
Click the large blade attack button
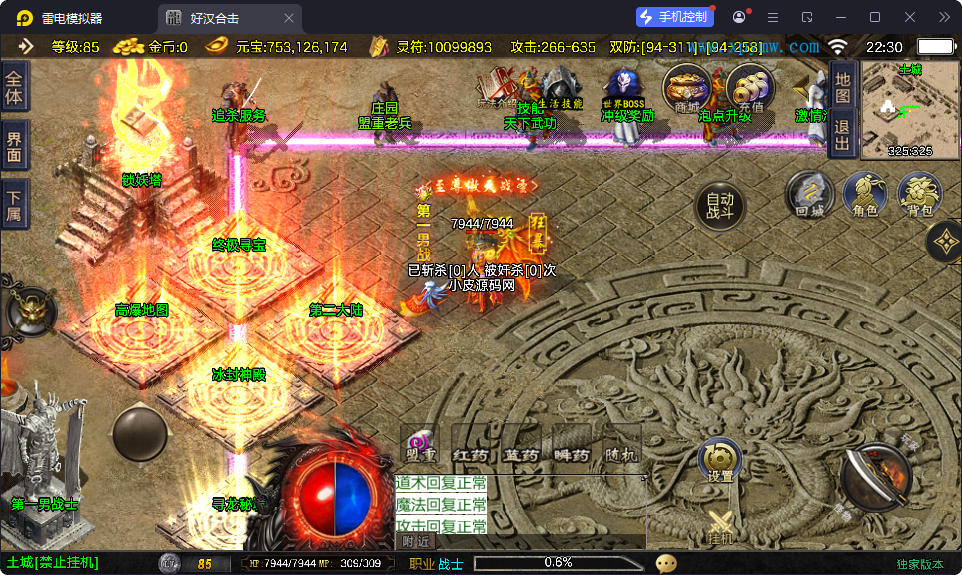coord(876,476)
